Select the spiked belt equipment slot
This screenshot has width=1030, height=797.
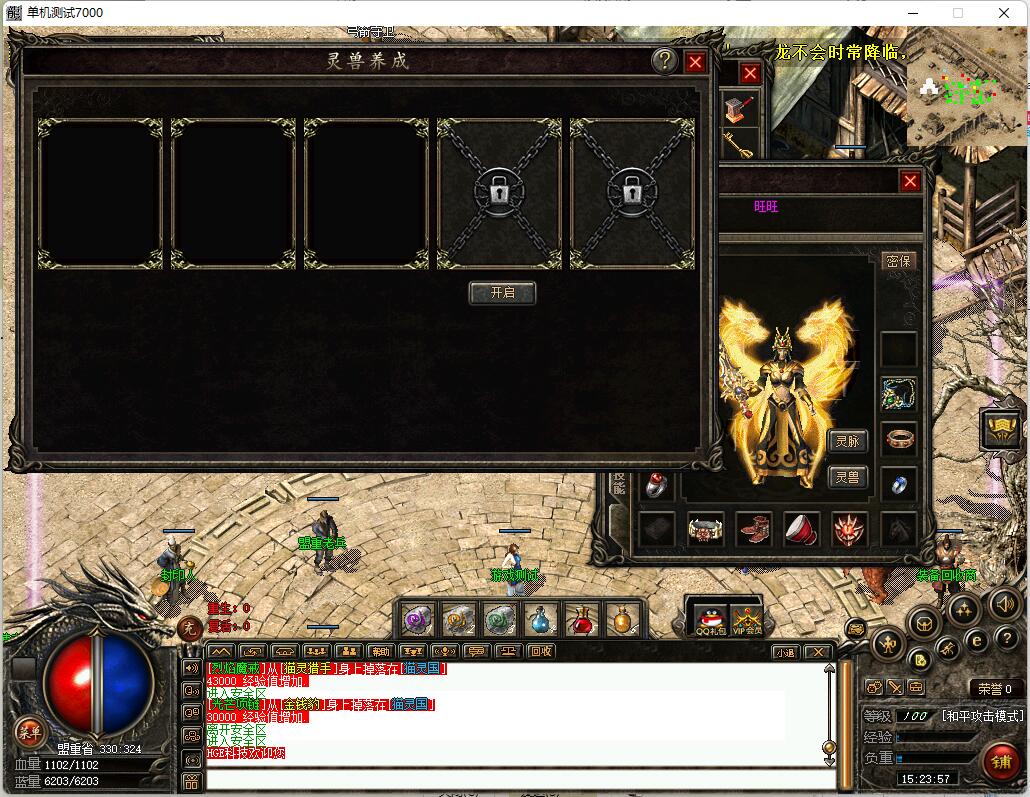tap(706, 529)
